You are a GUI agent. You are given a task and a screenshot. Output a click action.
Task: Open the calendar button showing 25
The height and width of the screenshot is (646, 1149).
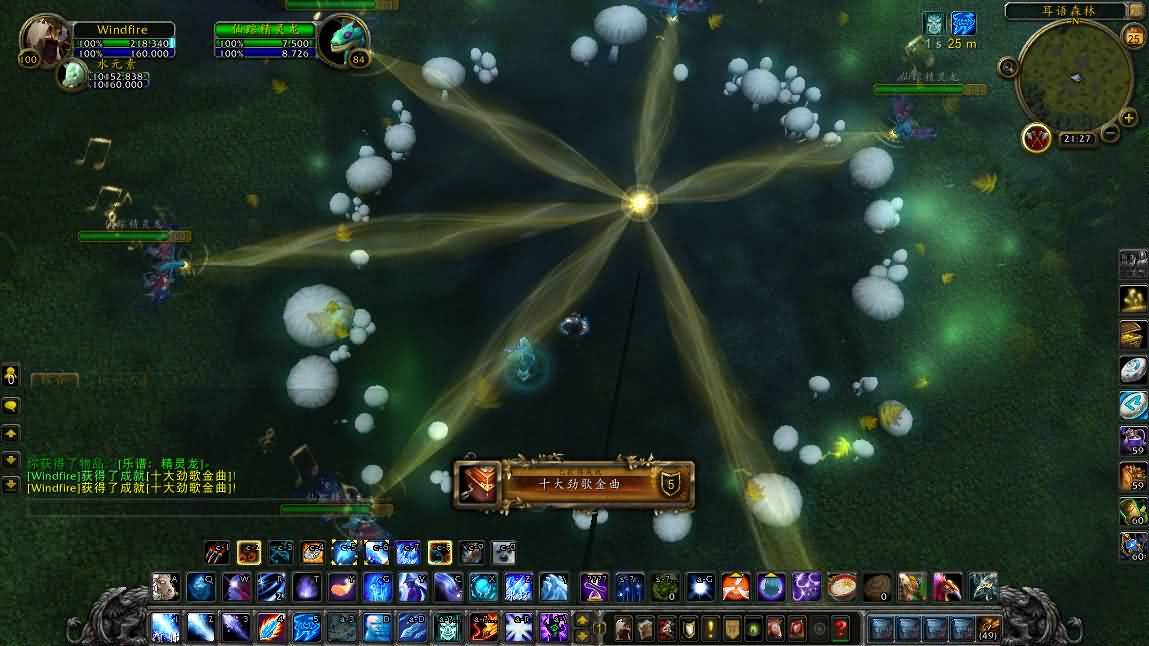point(1134,38)
